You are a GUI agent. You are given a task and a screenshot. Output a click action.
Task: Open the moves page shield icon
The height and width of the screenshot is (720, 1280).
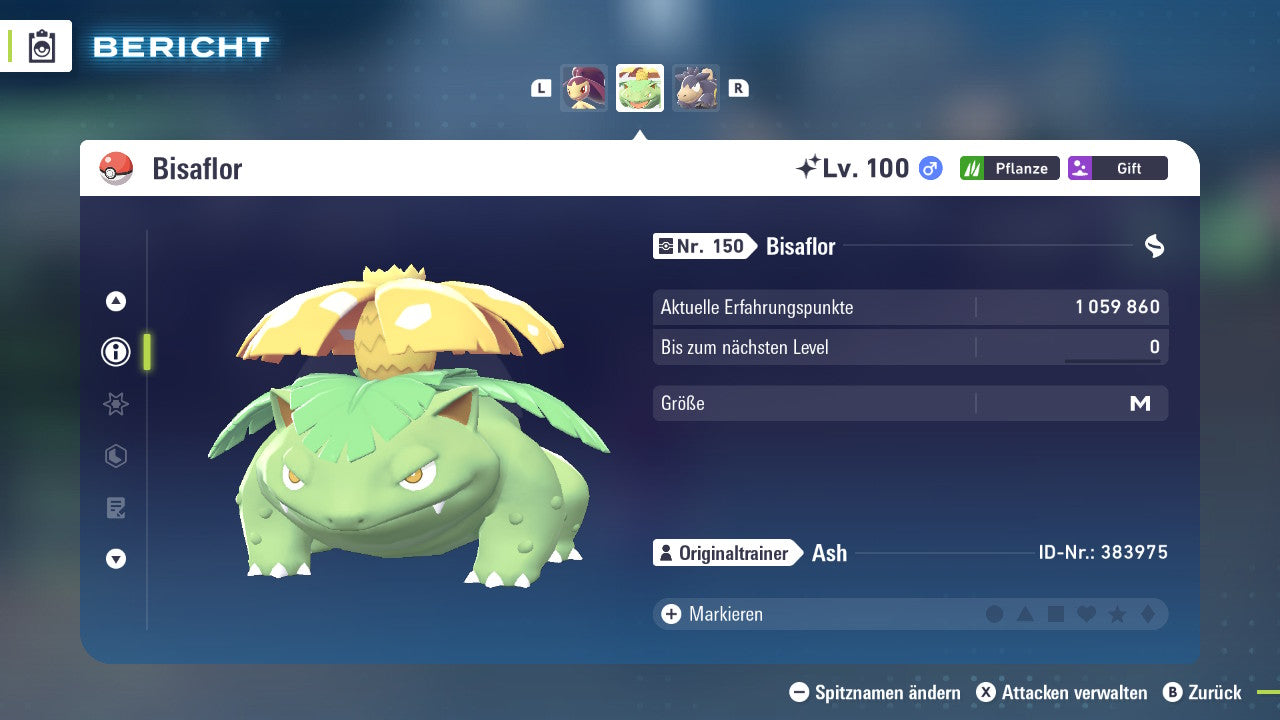115,456
